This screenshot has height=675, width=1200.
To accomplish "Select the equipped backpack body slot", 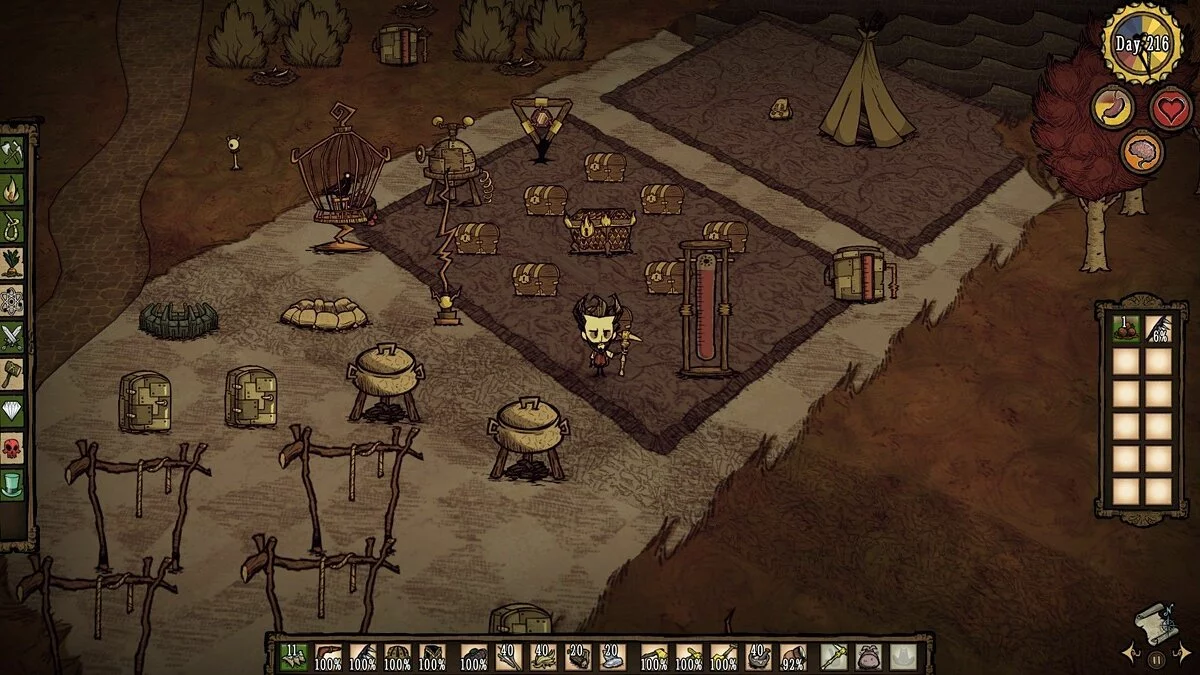I will (x=869, y=657).
